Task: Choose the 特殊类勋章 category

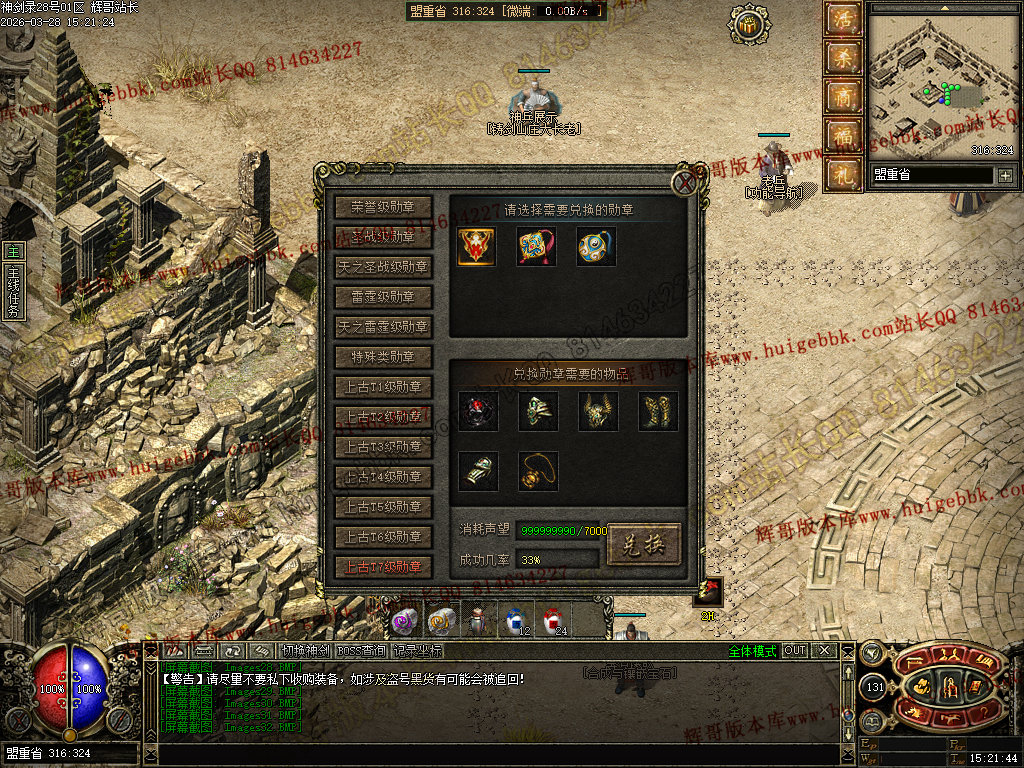Action: point(384,357)
